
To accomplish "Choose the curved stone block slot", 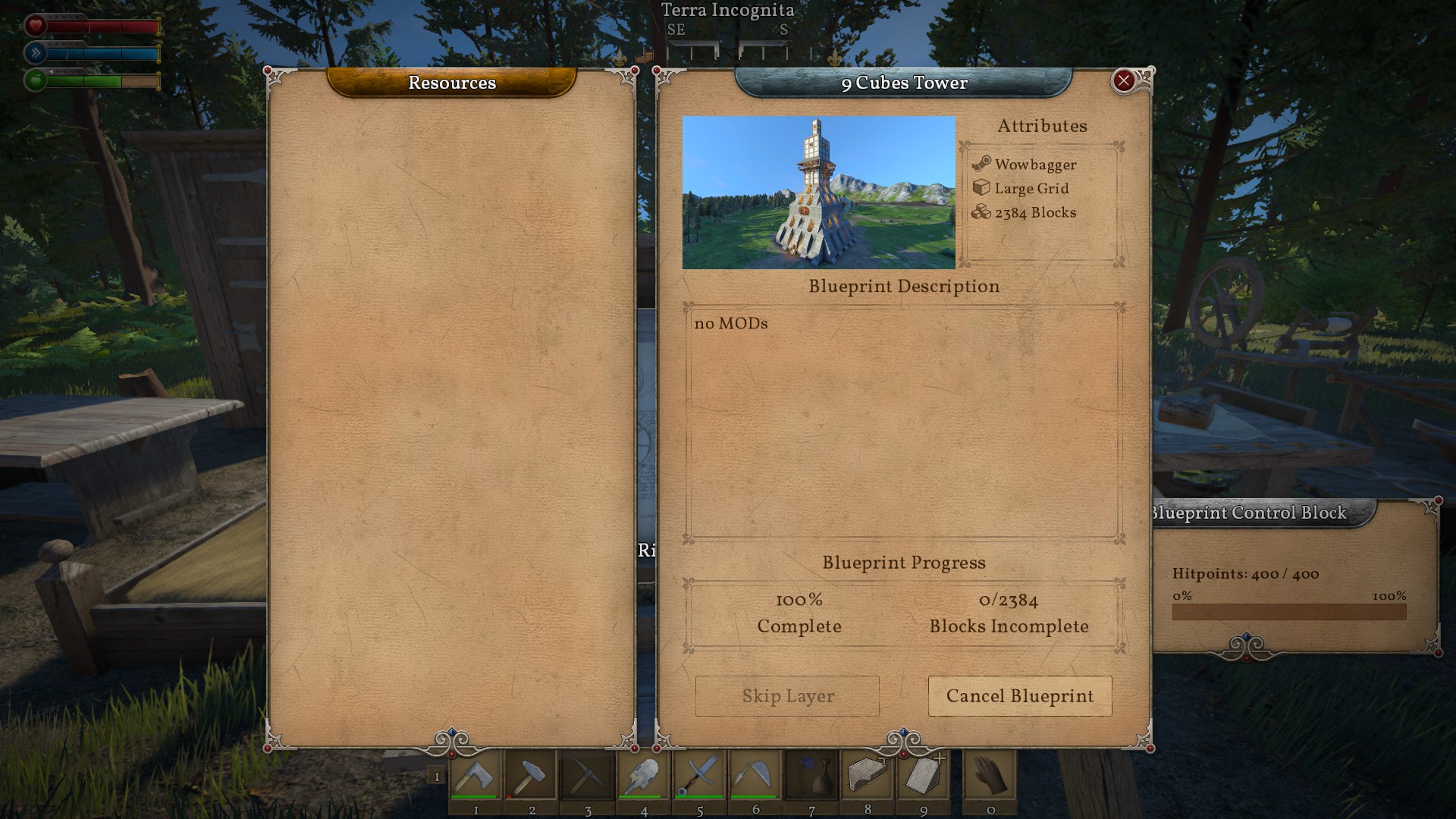I will pyautogui.click(x=868, y=776).
